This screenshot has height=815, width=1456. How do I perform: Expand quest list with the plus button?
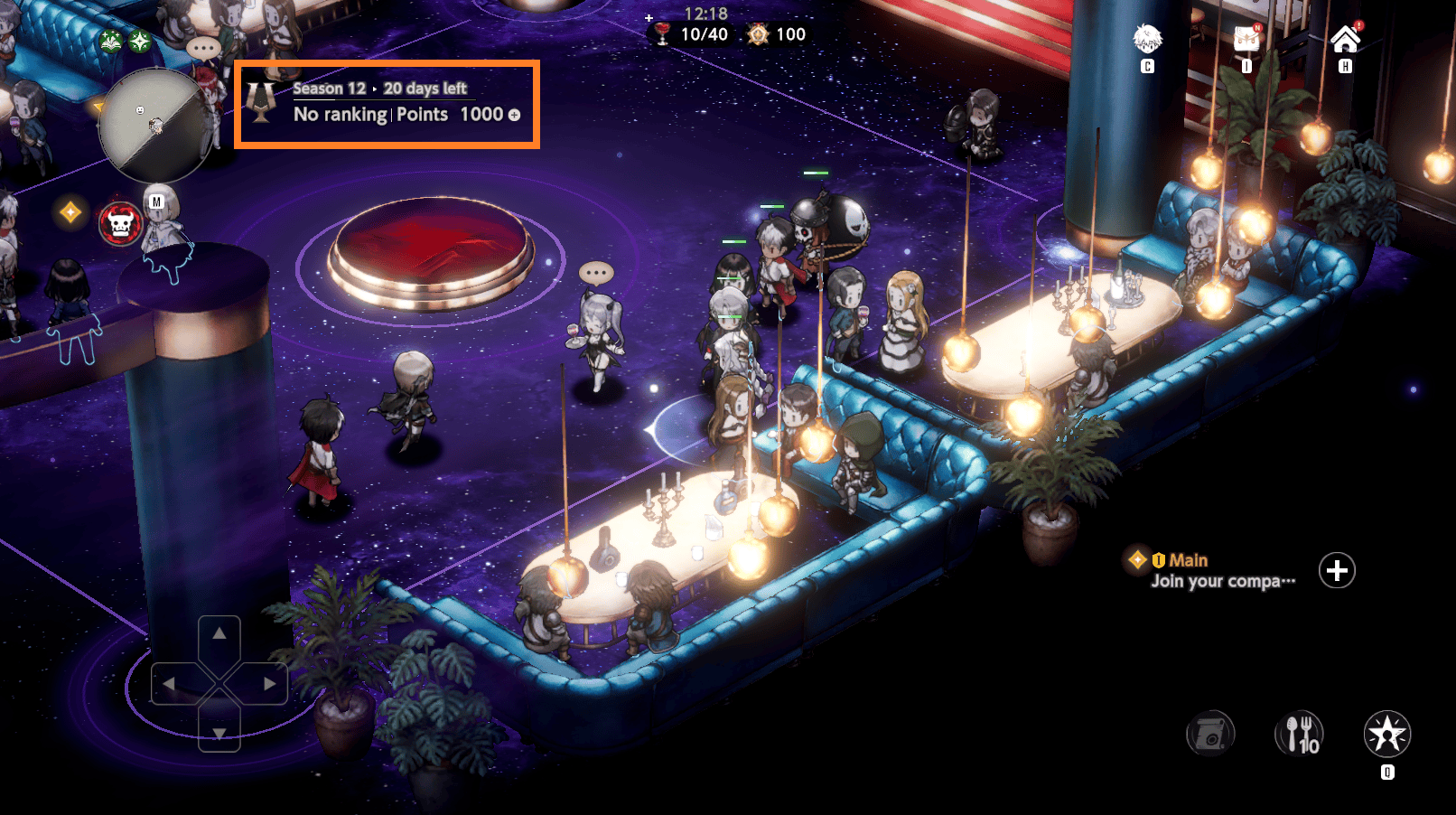click(x=1337, y=570)
